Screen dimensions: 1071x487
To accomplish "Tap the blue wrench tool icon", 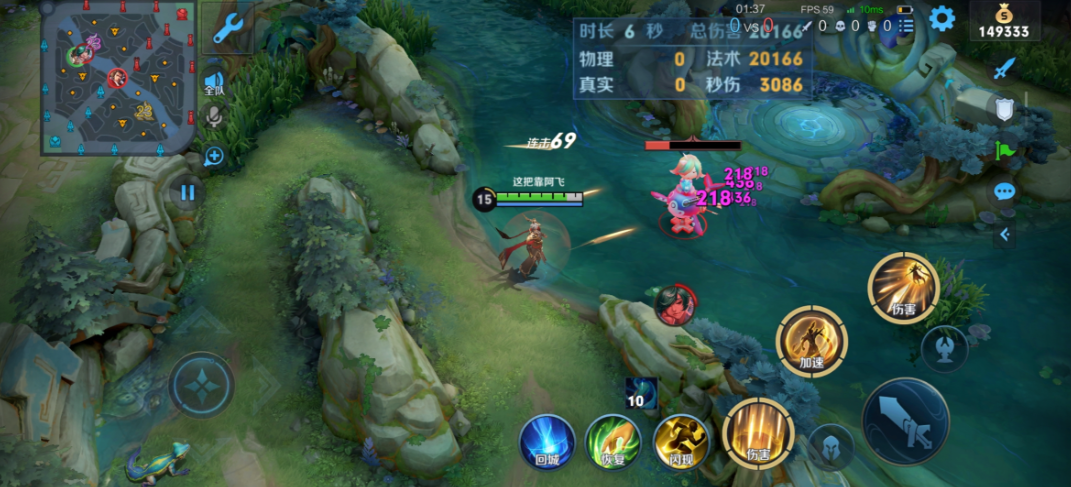I will click(x=228, y=28).
